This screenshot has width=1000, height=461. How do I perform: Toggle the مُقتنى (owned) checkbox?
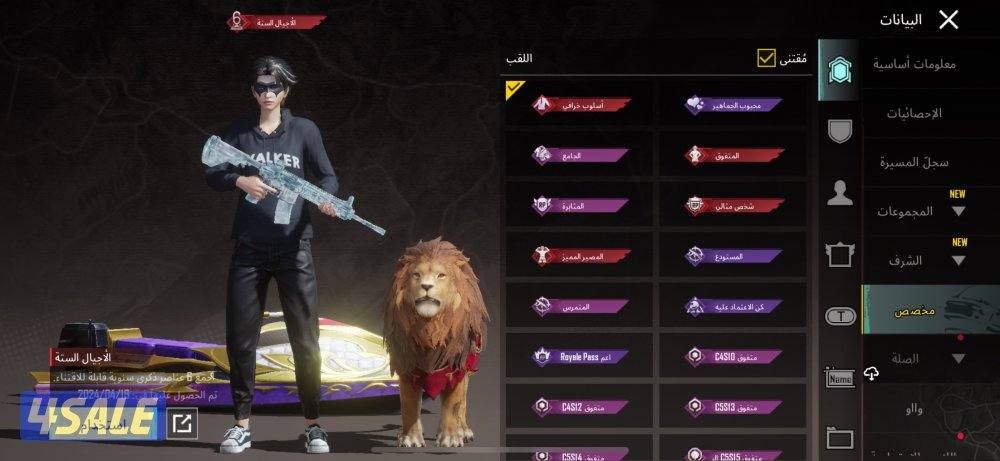click(767, 59)
